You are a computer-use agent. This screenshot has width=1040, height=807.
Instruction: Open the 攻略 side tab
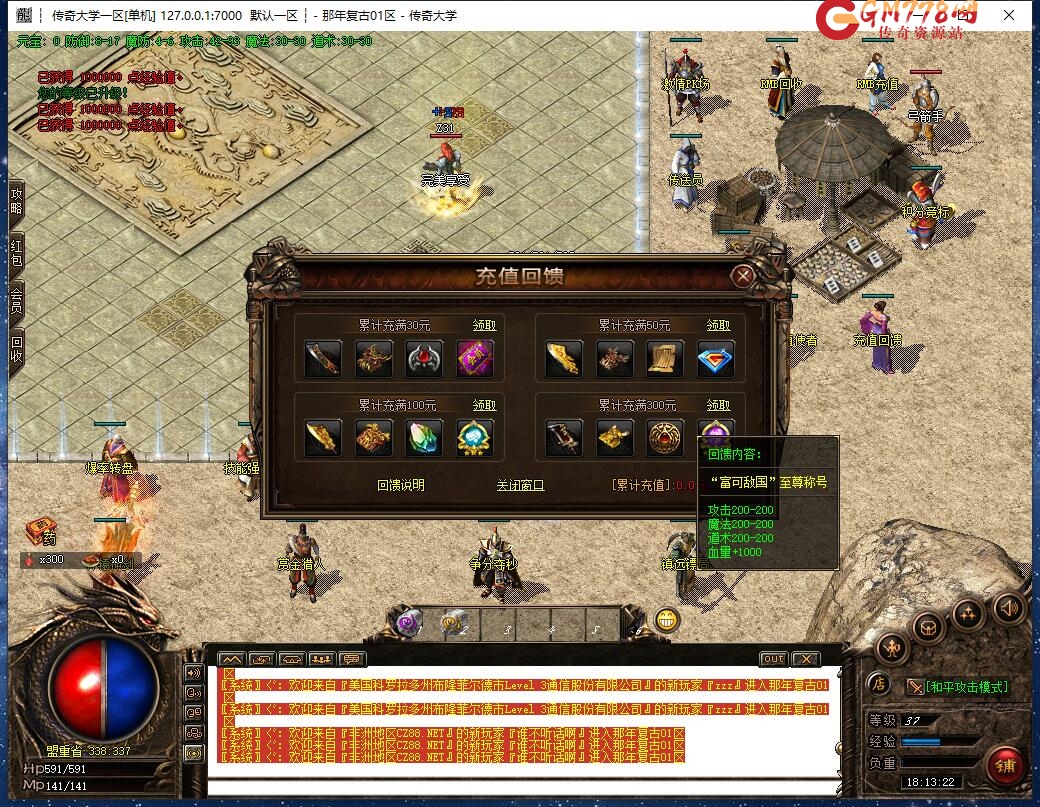[x=16, y=201]
